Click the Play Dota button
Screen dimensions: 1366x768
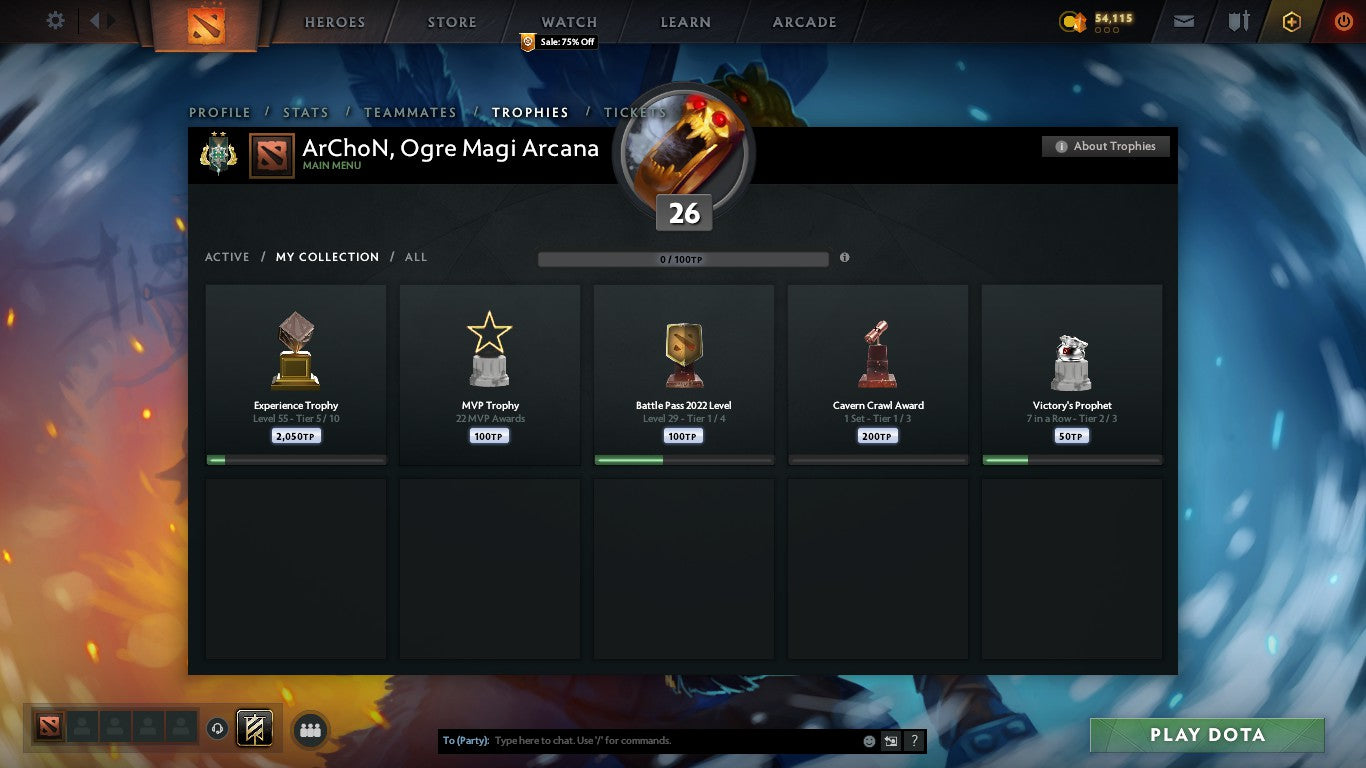[x=1207, y=735]
